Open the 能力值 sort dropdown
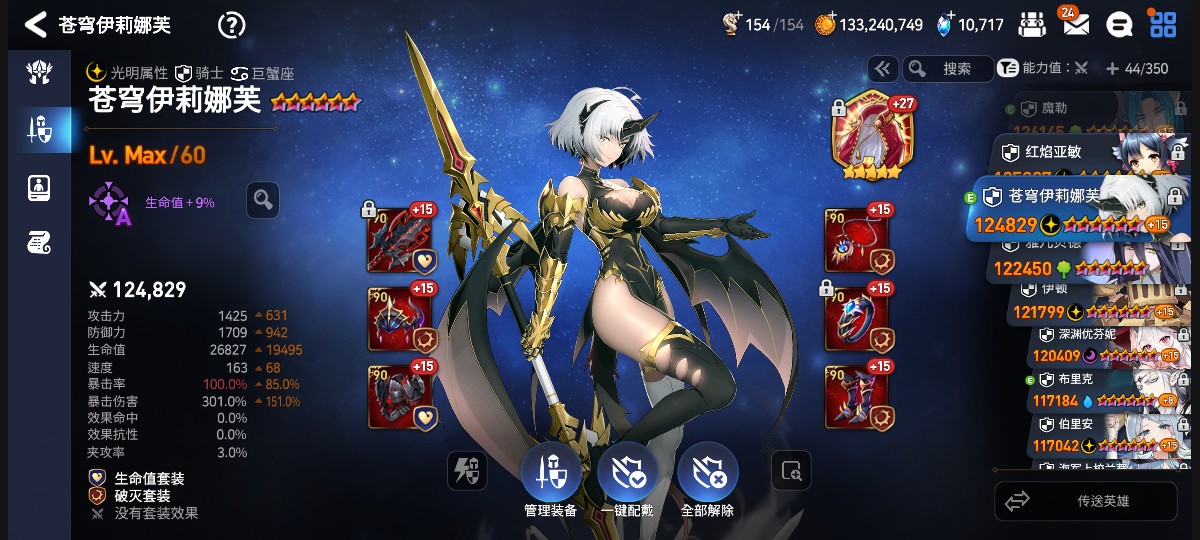 pyautogui.click(x=1043, y=69)
